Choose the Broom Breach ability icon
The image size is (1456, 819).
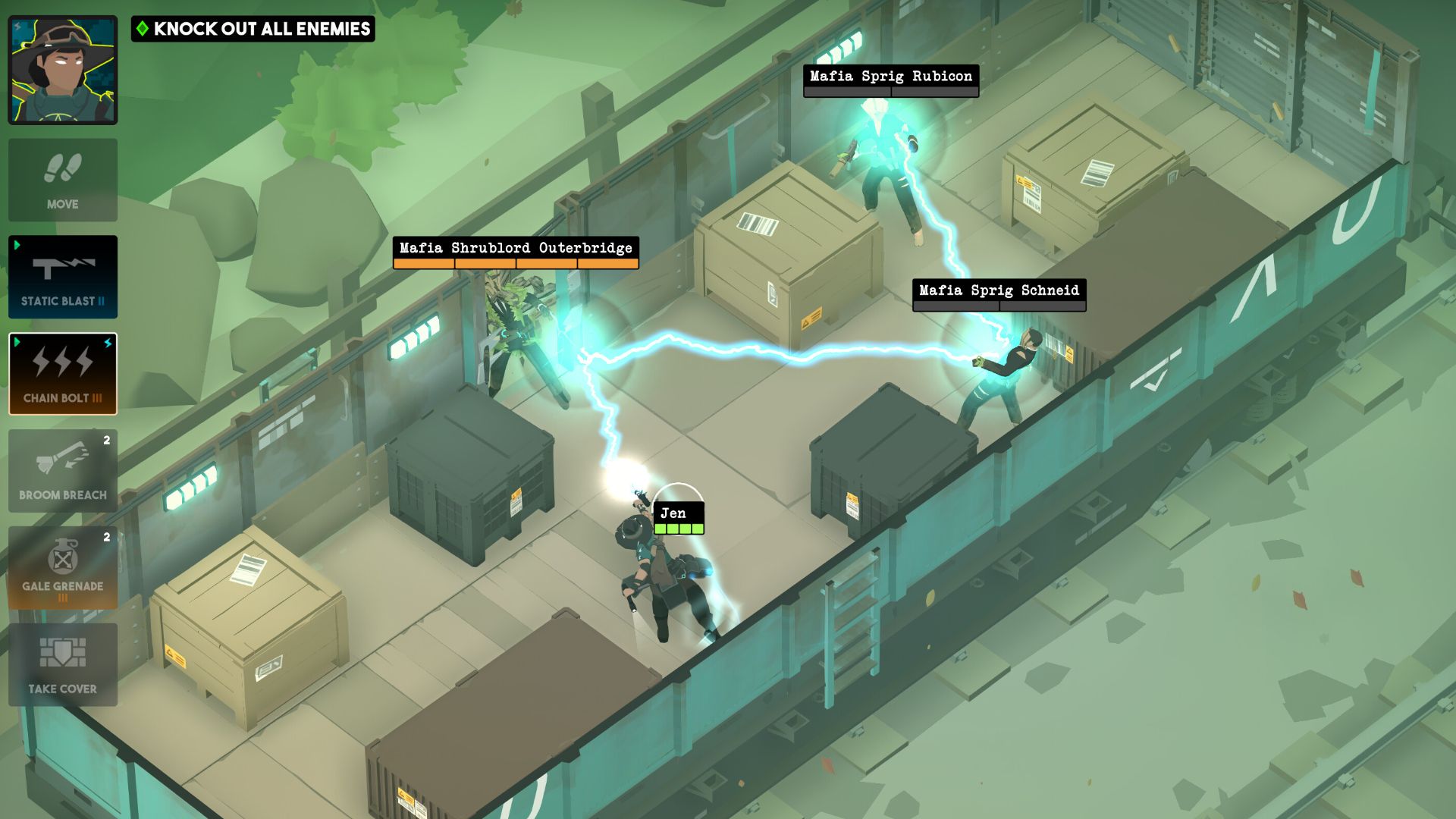pos(63,471)
